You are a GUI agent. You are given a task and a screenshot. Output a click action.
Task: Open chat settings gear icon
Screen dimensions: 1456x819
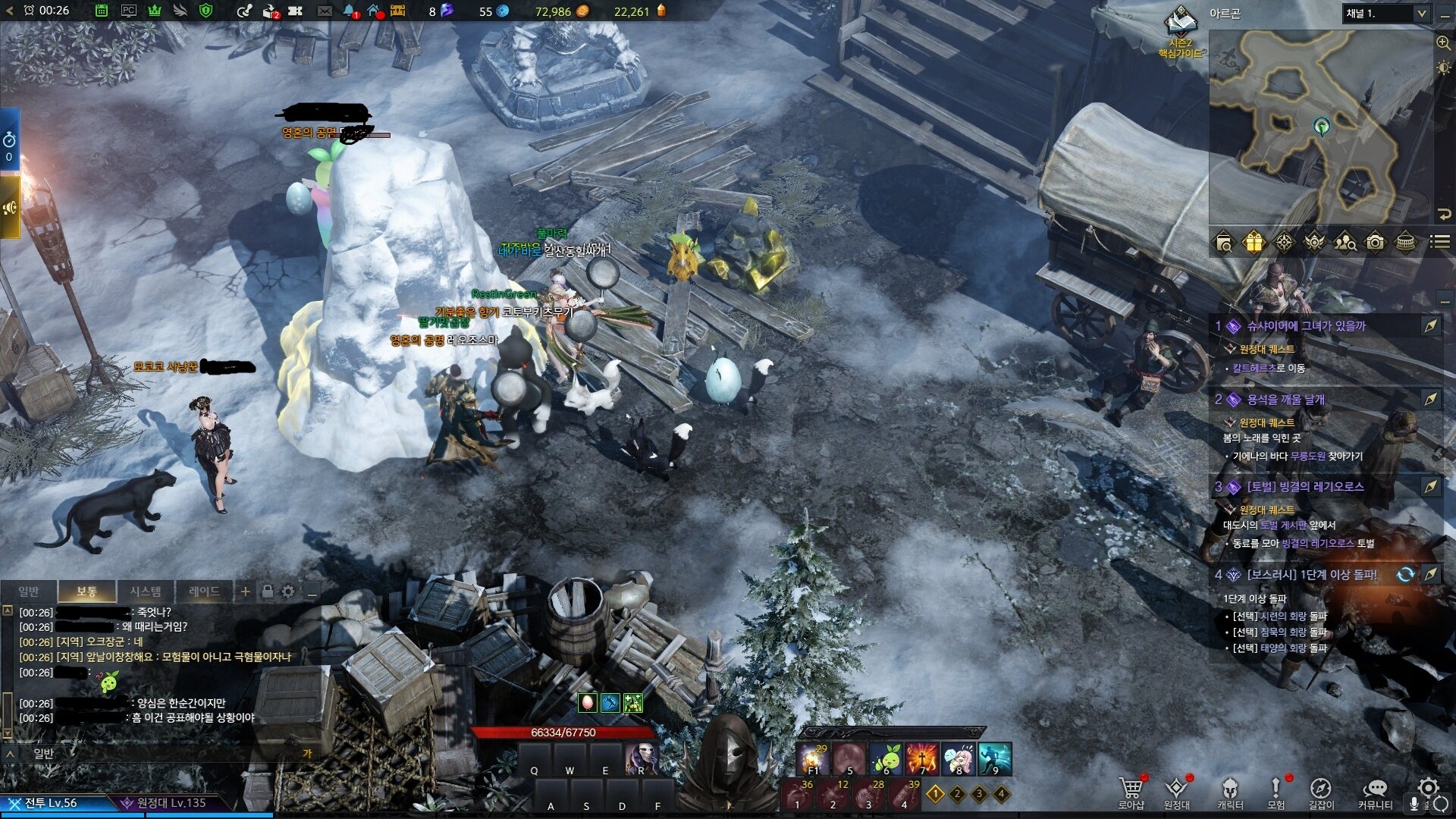(x=288, y=591)
